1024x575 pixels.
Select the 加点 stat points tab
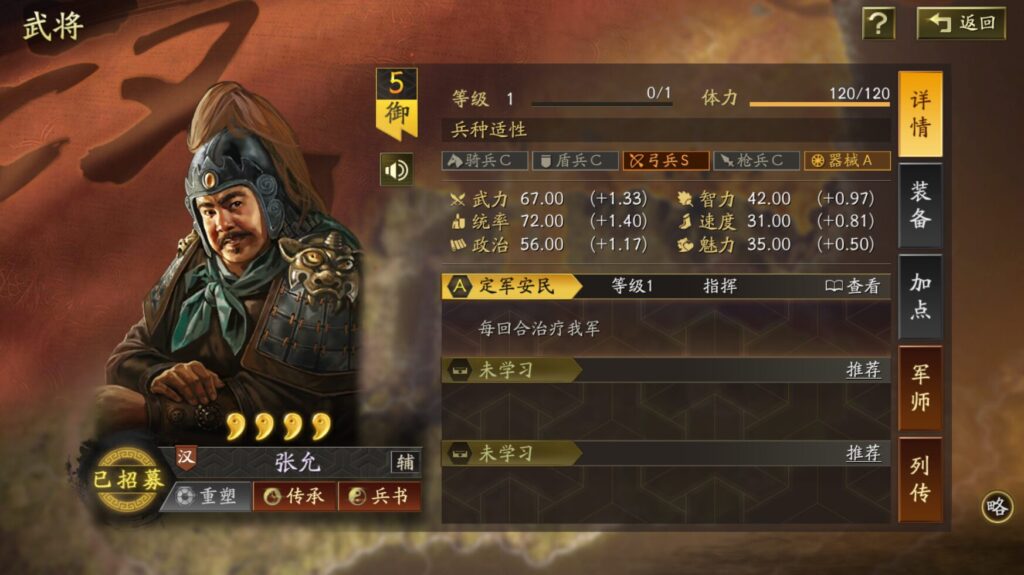pos(920,296)
